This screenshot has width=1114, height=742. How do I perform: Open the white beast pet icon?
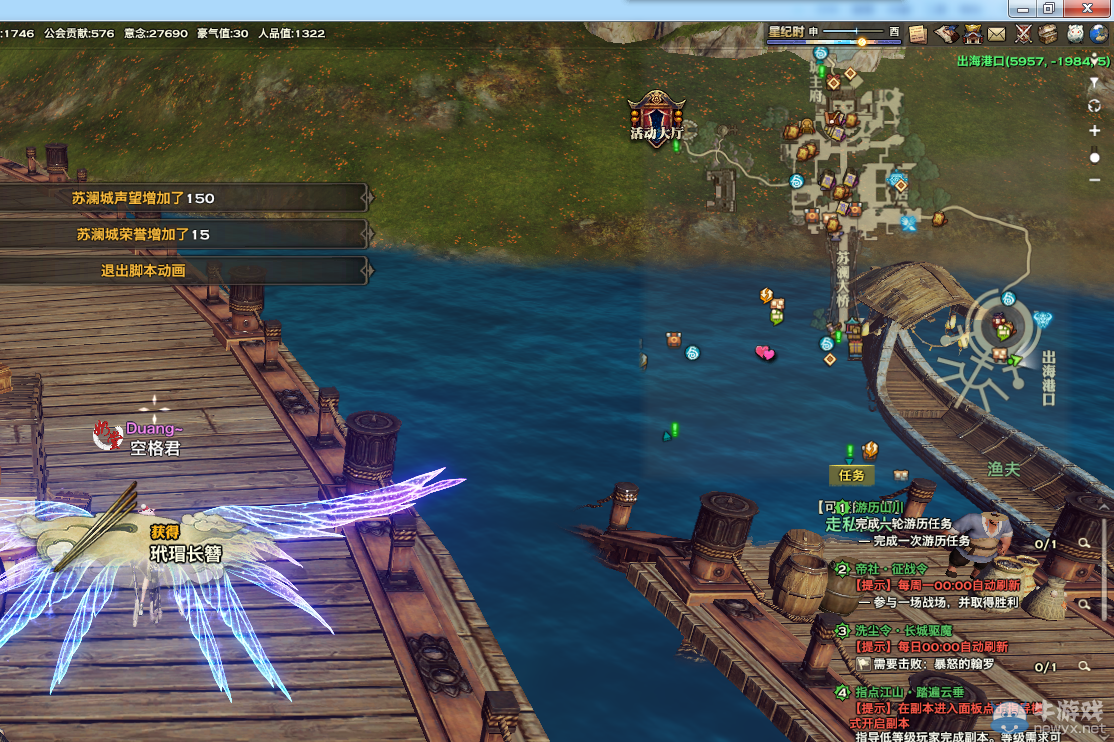click(x=1075, y=34)
